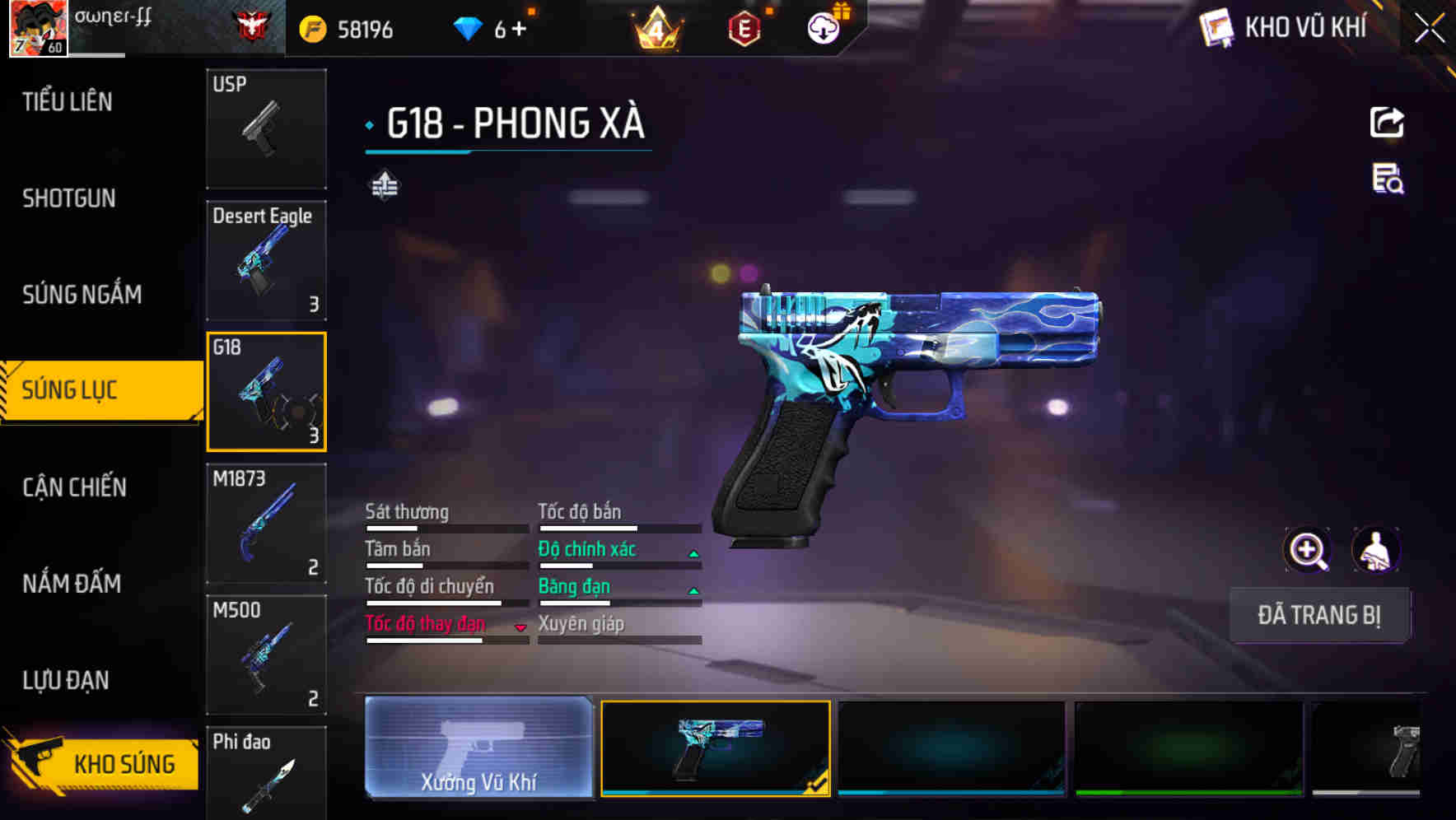The width and height of the screenshot is (1456, 820).
Task: Switch to the SHOTGUN category tab
Action: pyautogui.click(x=68, y=198)
